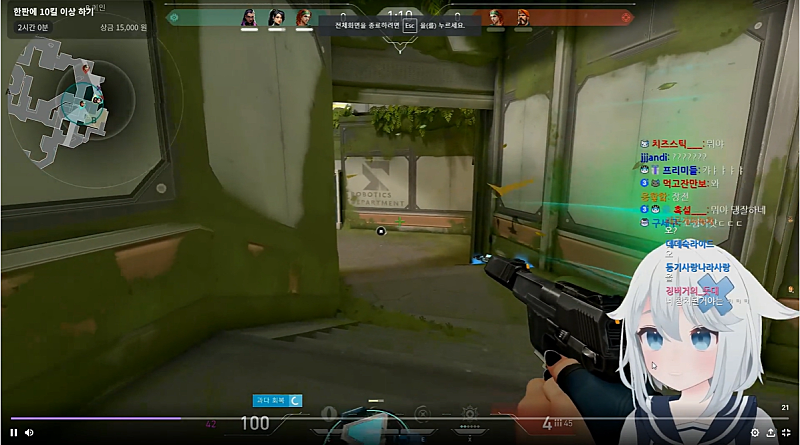This screenshot has height=445, width=800.
Task: Pause the video playback
Action: (x=14, y=432)
